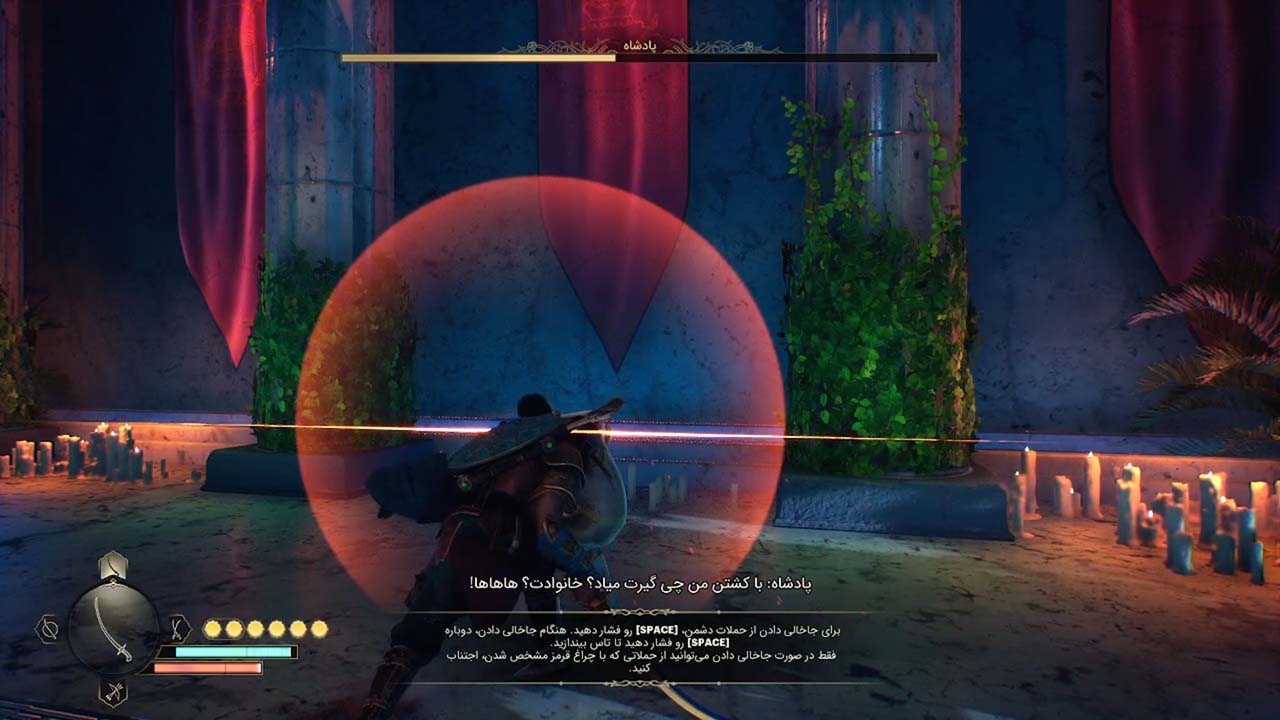The width and height of the screenshot is (1280, 720).
Task: Pick the crossed-out circle weapon slot
Action: pyautogui.click(x=48, y=629)
